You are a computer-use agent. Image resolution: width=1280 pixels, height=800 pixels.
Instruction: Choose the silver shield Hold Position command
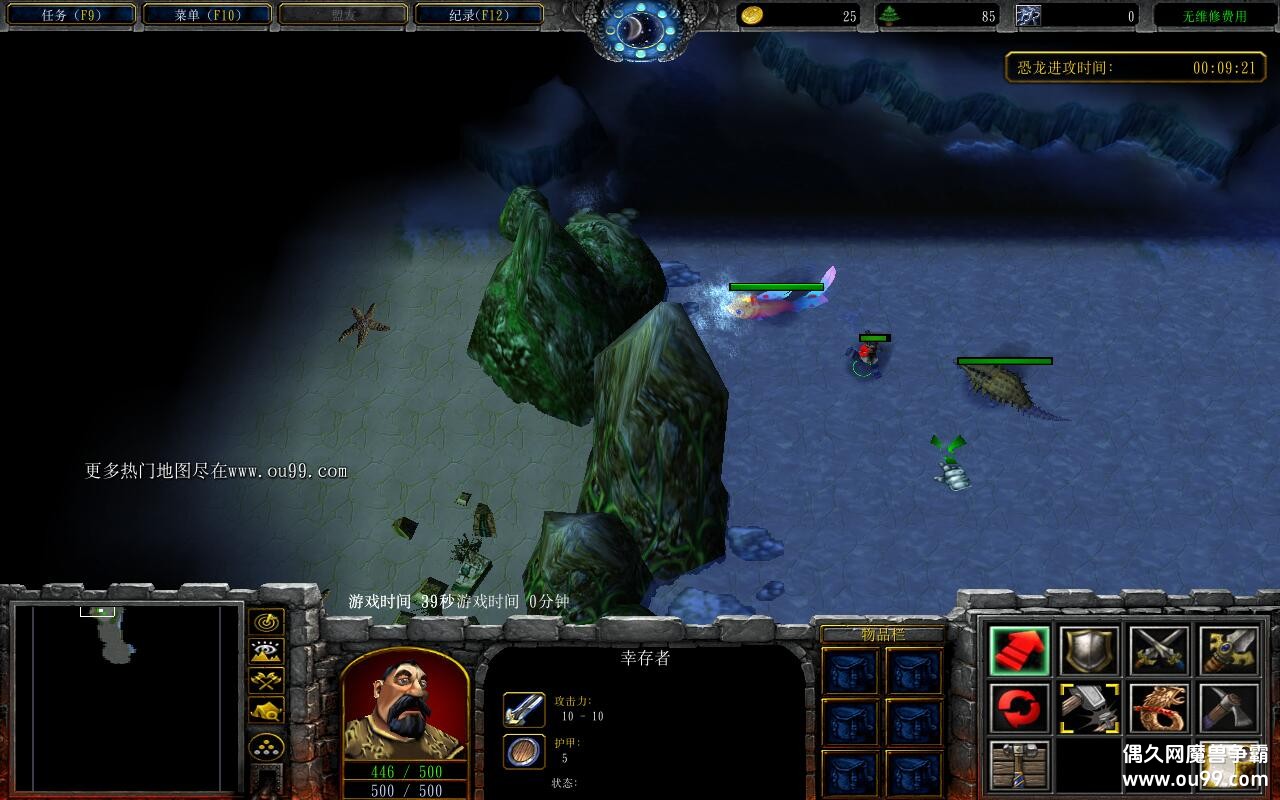[x=1089, y=651]
